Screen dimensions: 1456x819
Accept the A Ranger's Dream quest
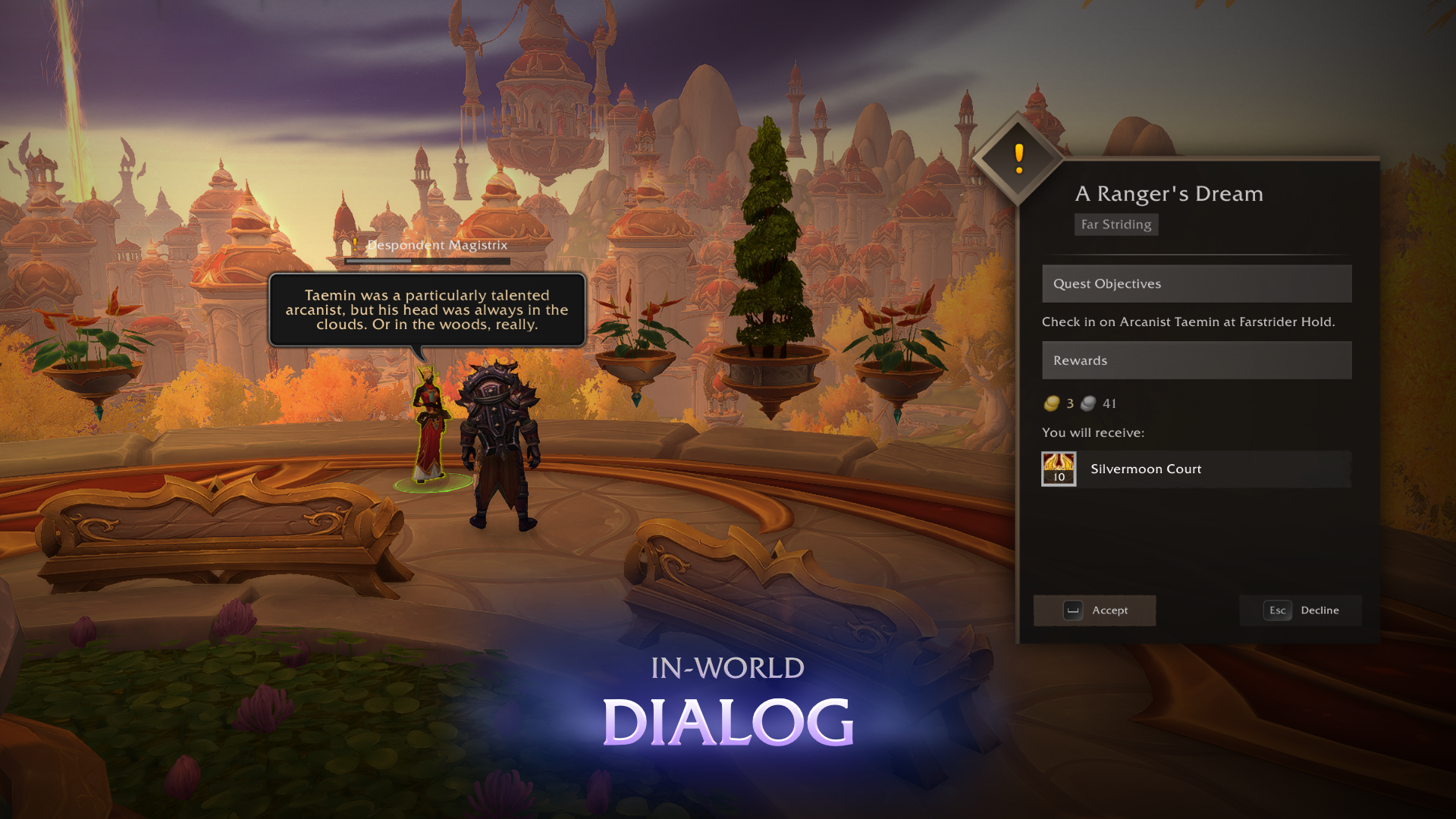coord(1094,610)
